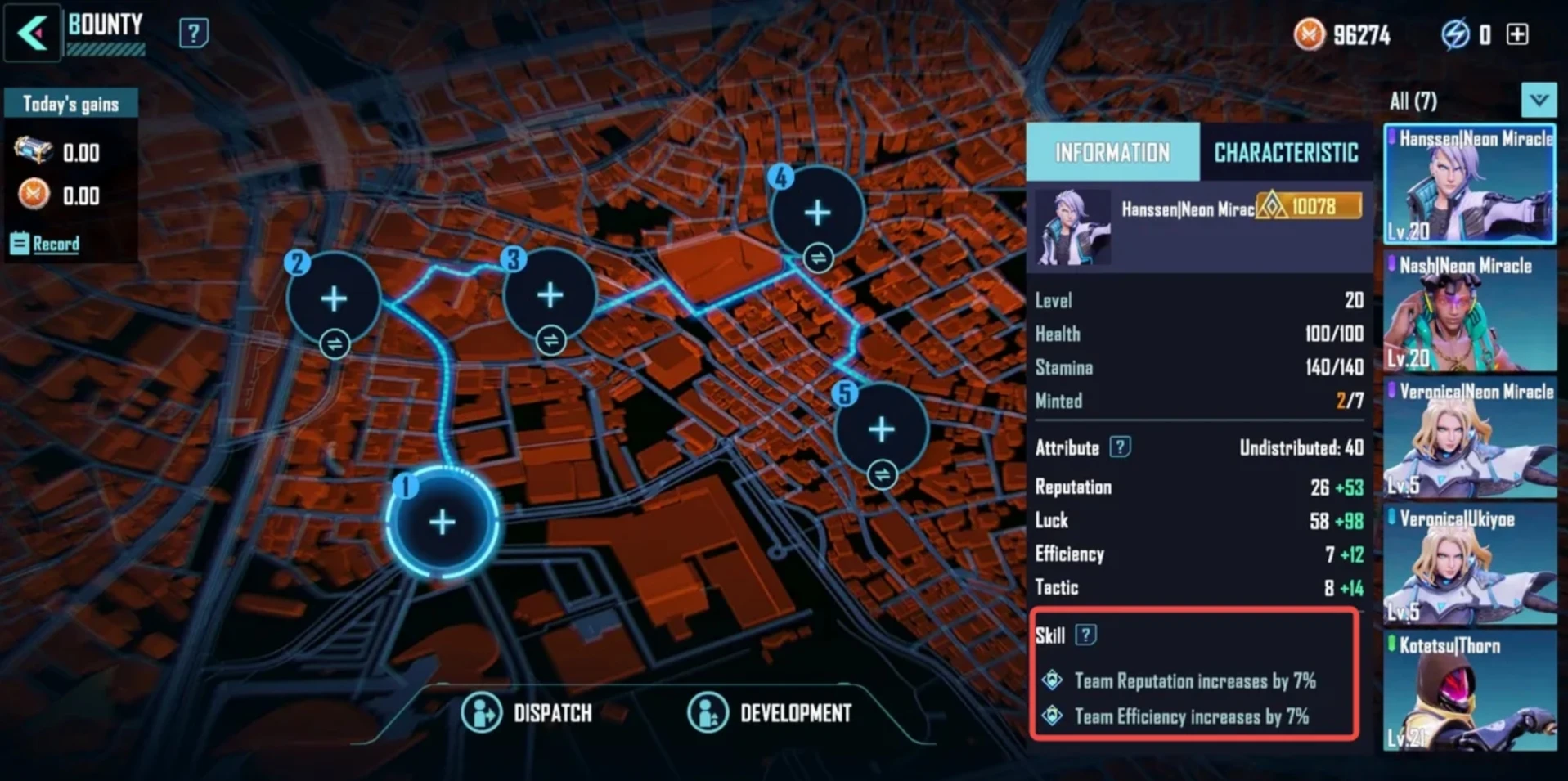1568x781 pixels.
Task: Add a hero to bounty slot 1
Action: 442,522
